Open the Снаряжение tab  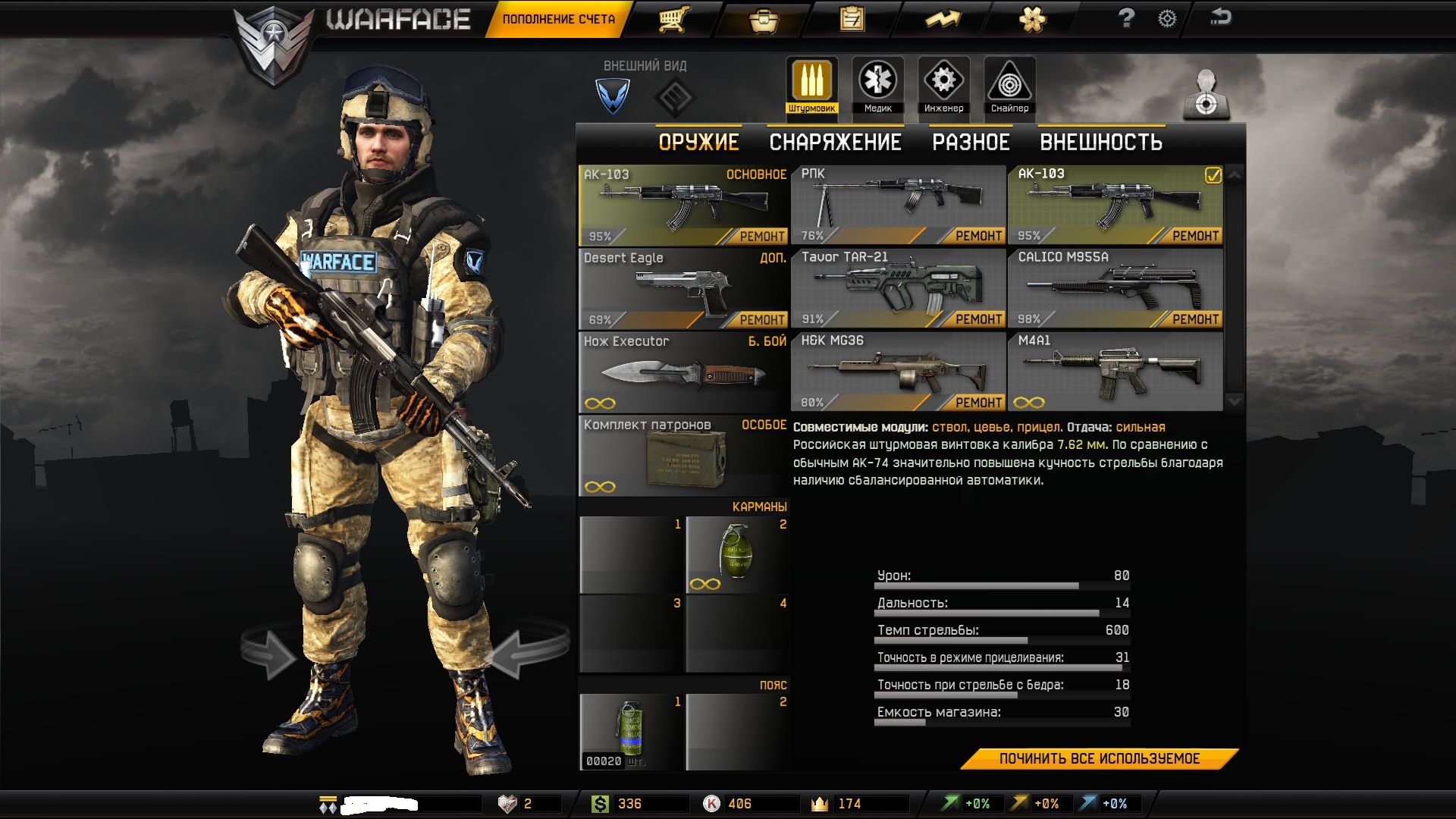click(835, 143)
